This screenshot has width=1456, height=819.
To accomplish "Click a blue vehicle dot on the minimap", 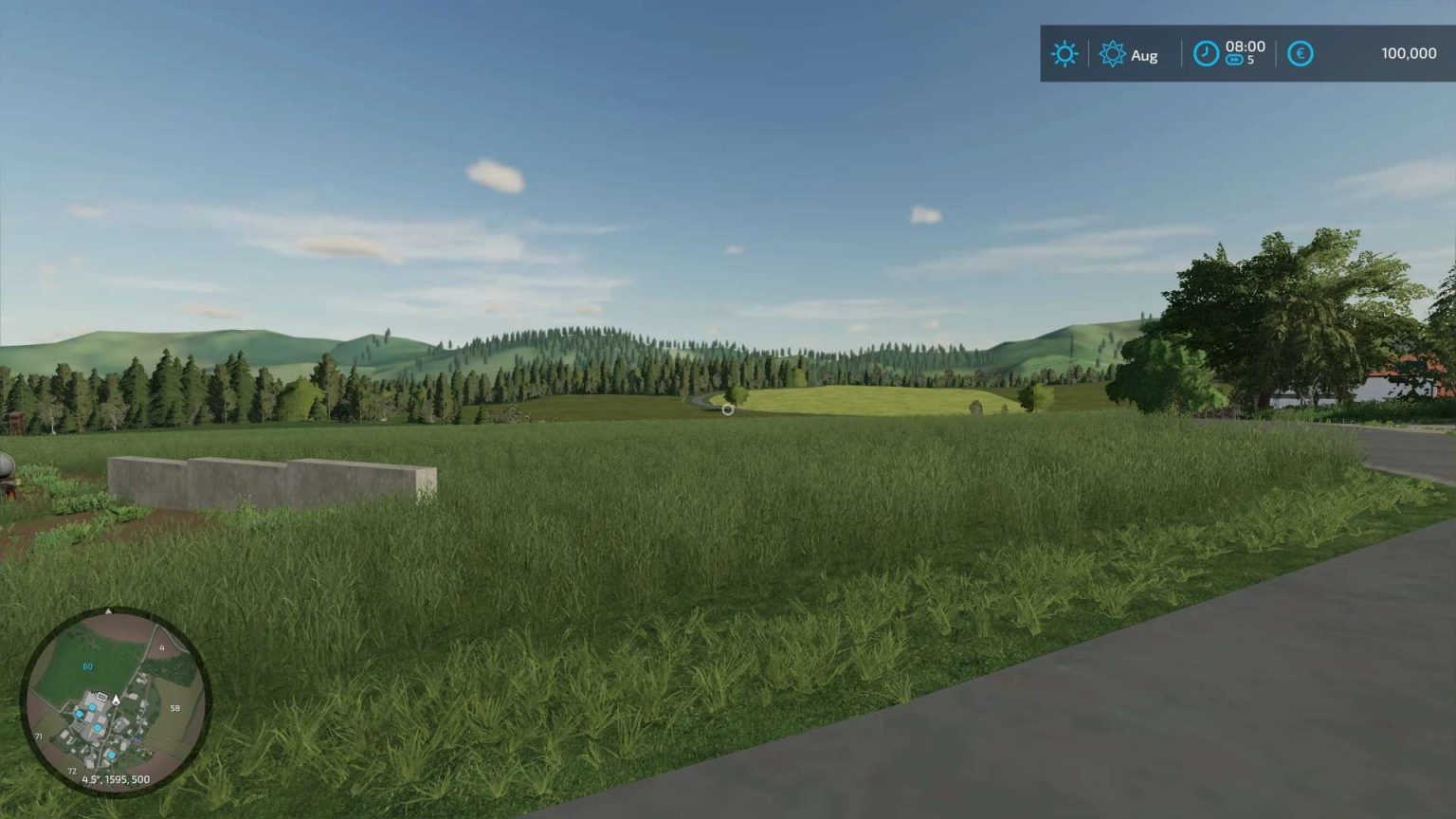I will pos(92,707).
